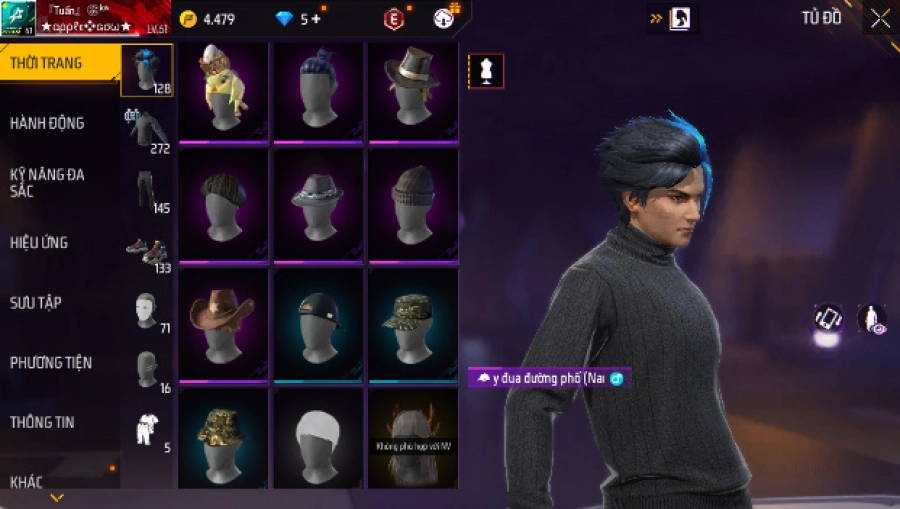Equip the black top hat item
900x509 pixels.
click(413, 92)
